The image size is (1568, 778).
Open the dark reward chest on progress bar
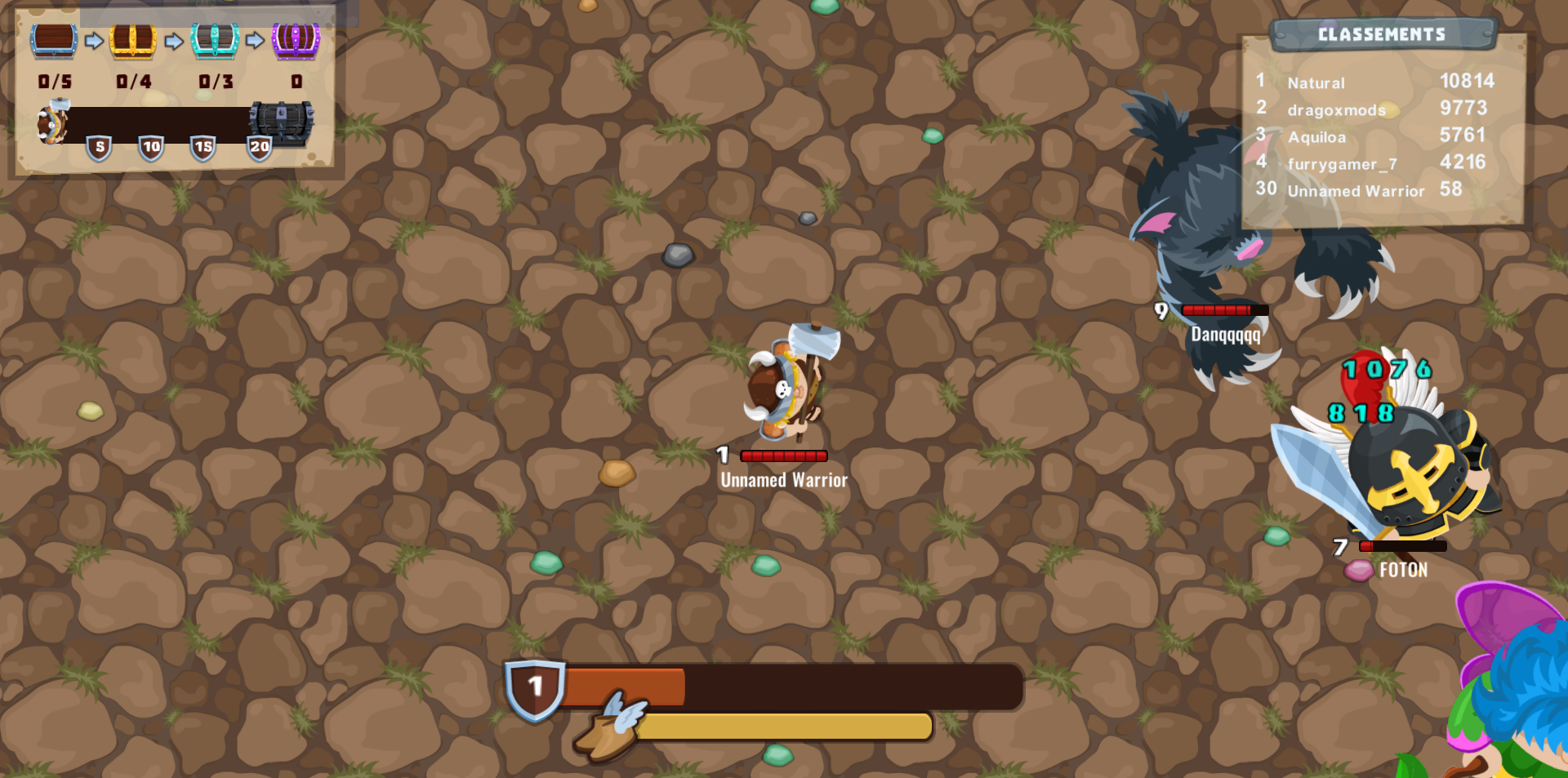pyautogui.click(x=282, y=123)
